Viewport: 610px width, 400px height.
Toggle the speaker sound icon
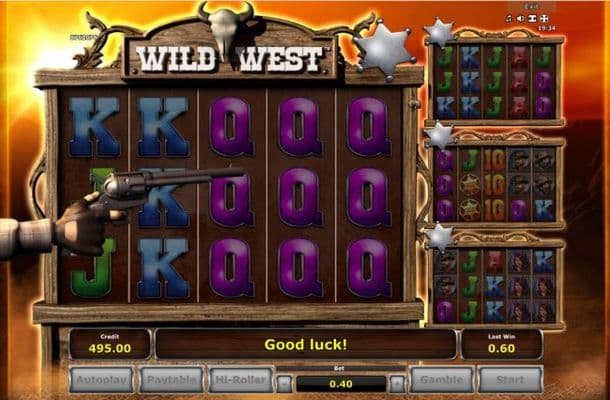(521, 18)
